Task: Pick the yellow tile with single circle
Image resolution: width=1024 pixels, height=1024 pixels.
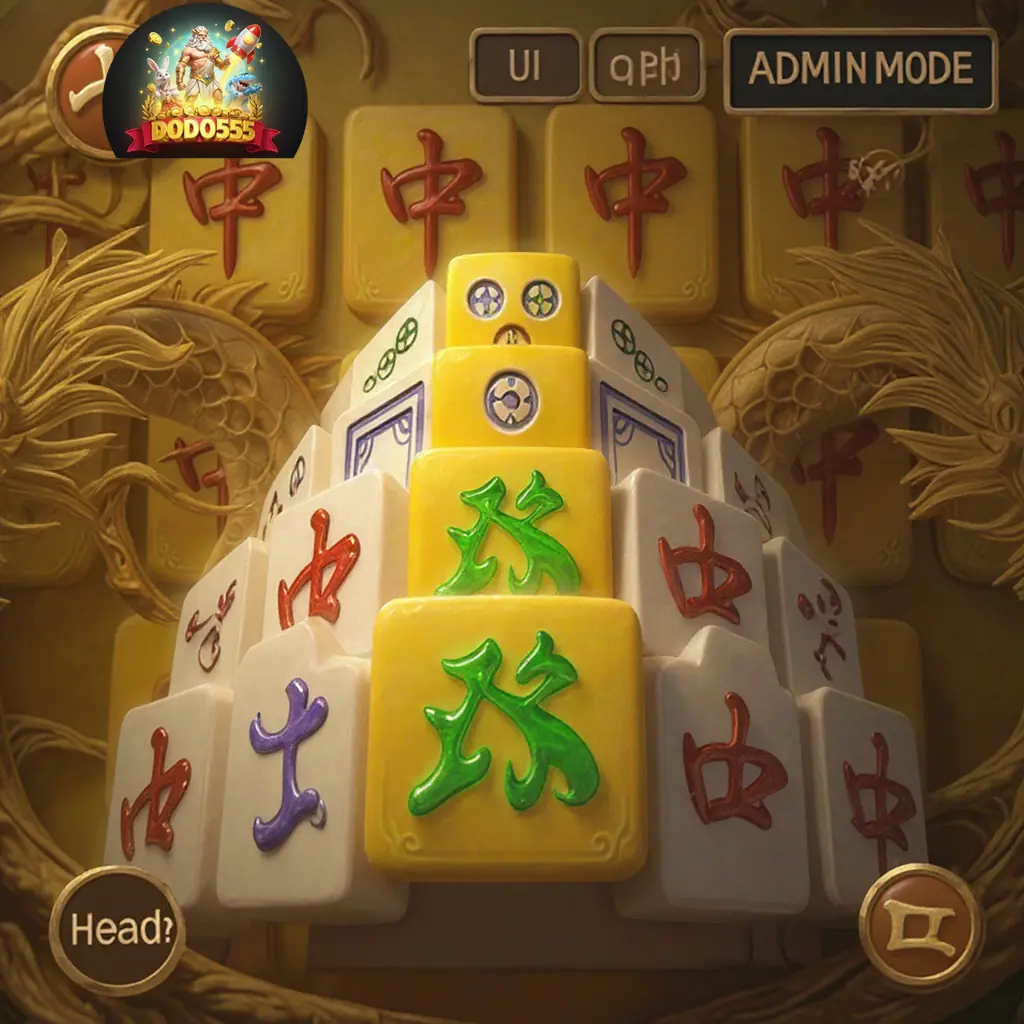Action: pos(510,398)
